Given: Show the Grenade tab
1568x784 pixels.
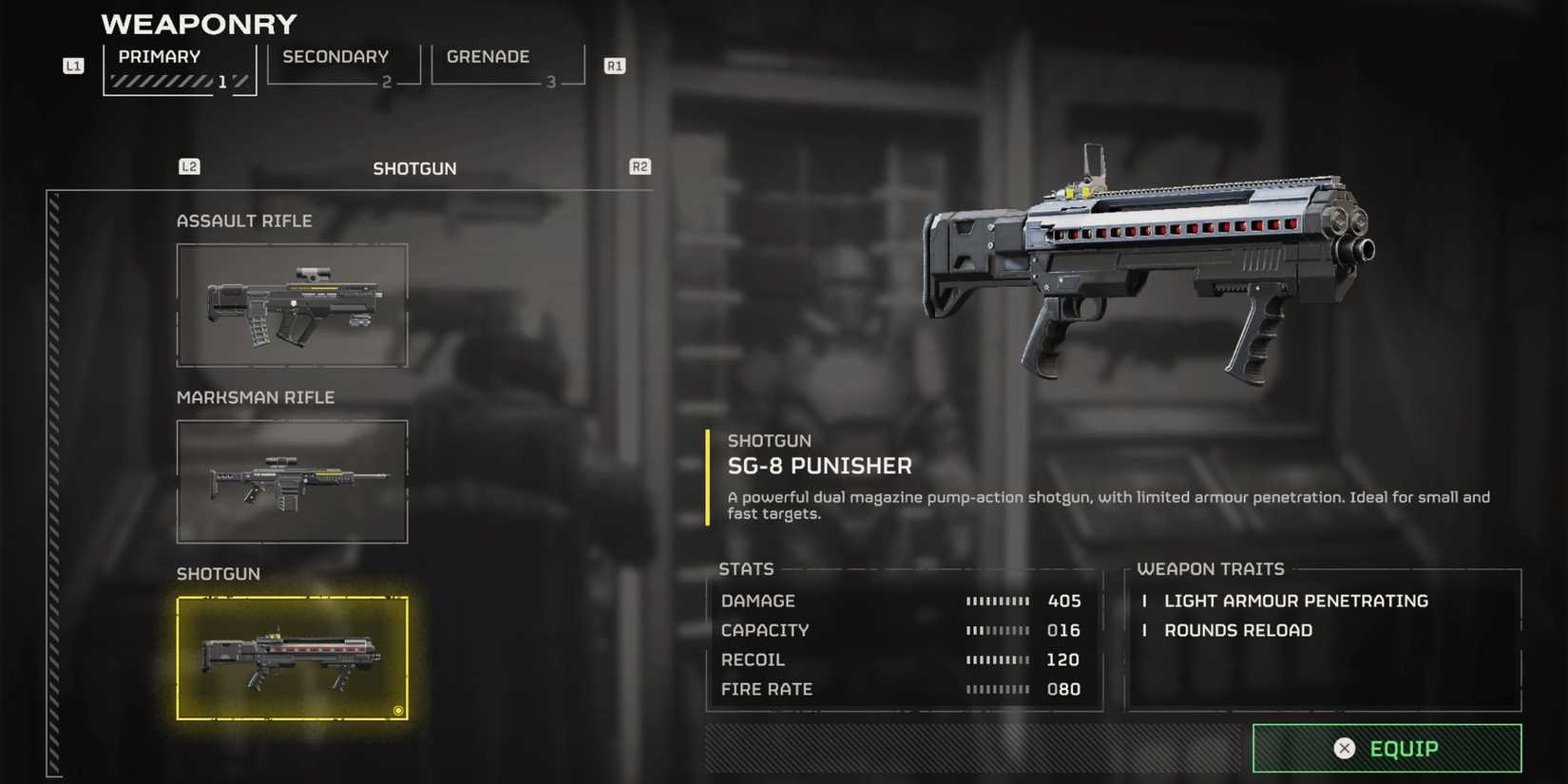Looking at the screenshot, I should coord(507,65).
